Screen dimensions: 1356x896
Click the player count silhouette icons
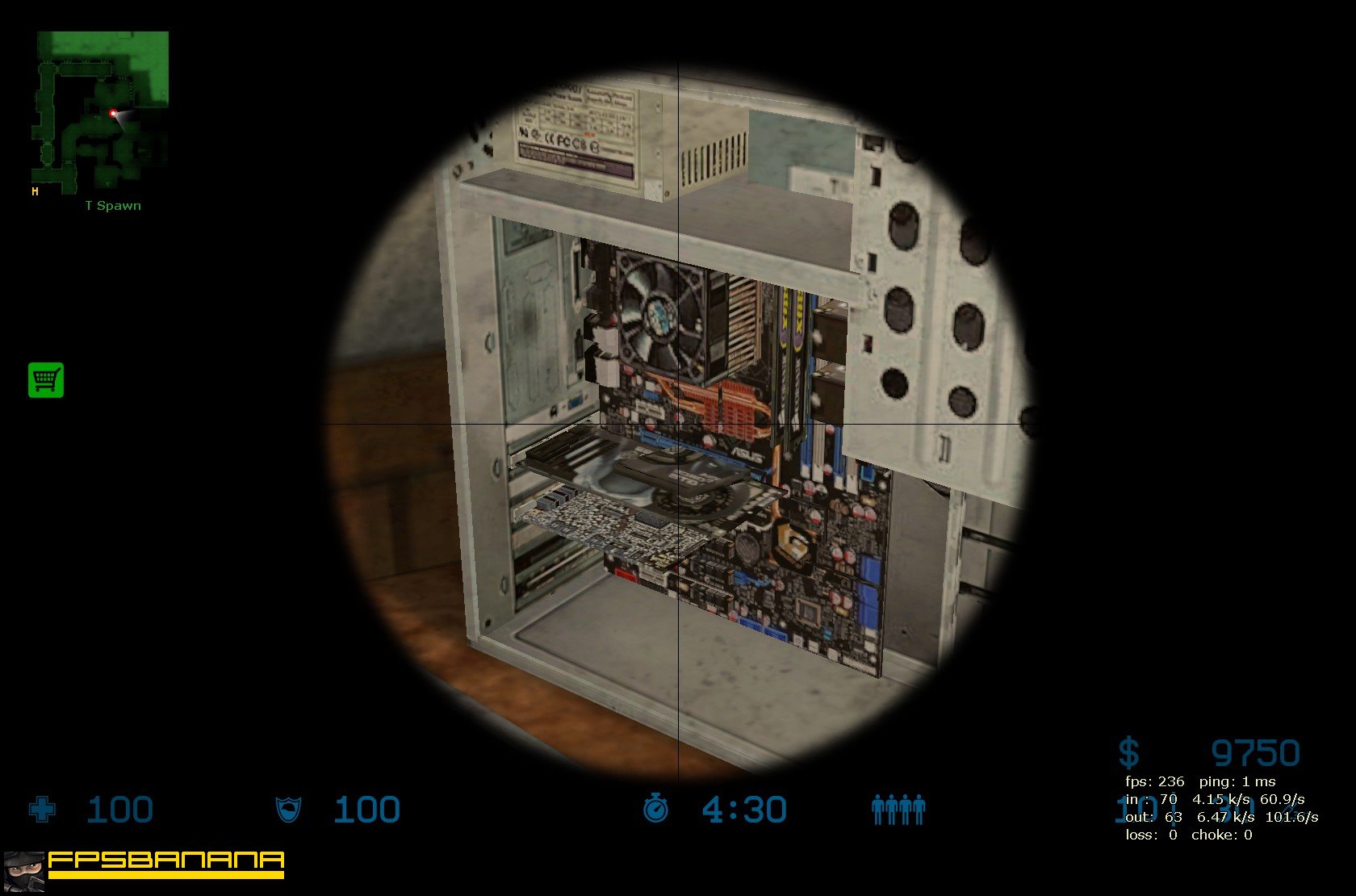899,809
